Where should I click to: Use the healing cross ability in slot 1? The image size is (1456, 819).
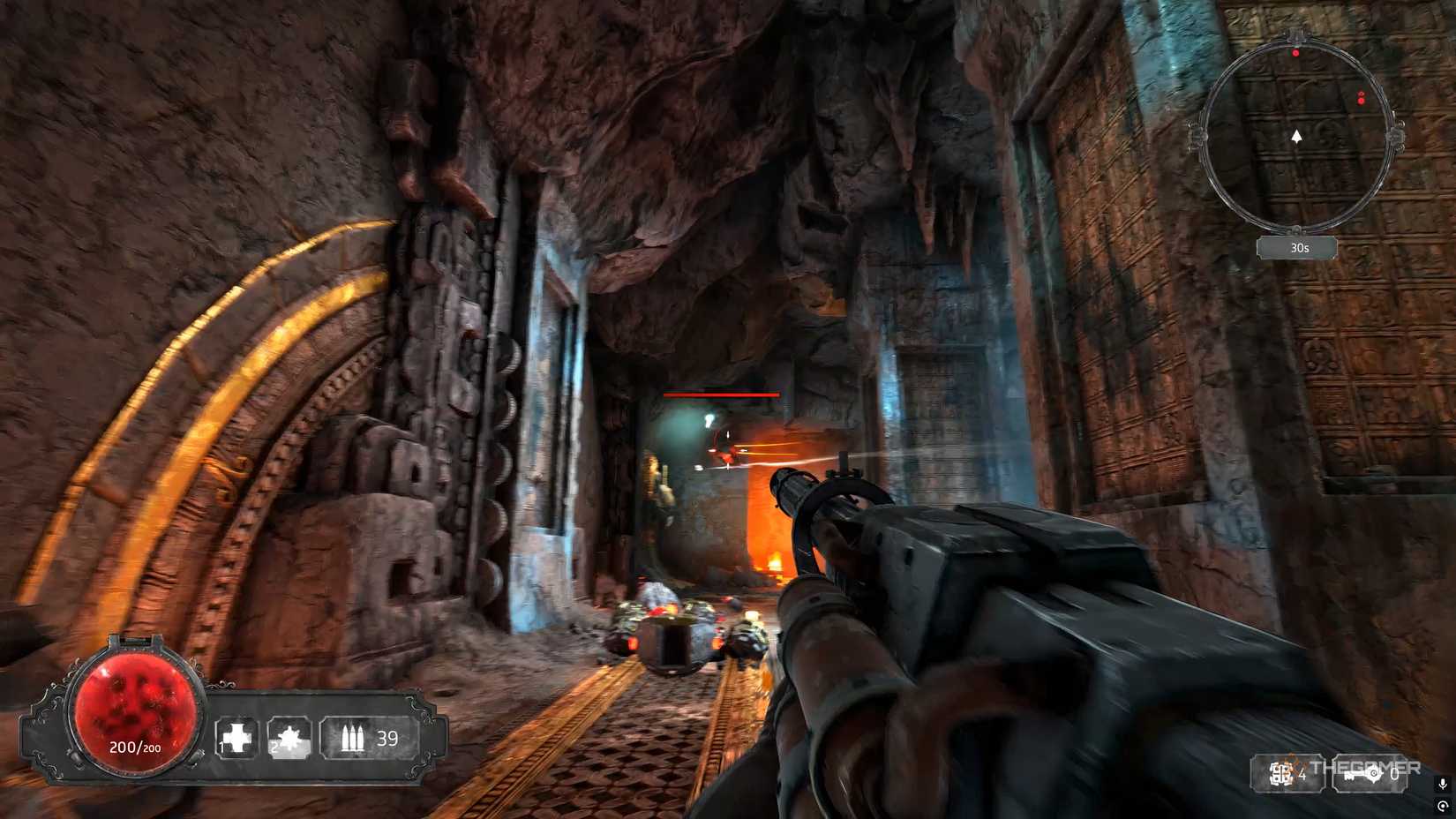pyautogui.click(x=236, y=738)
